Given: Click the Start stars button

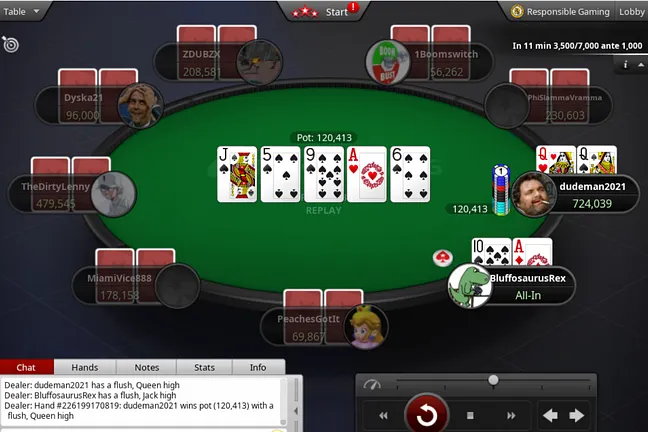Looking at the screenshot, I should (x=325, y=12).
